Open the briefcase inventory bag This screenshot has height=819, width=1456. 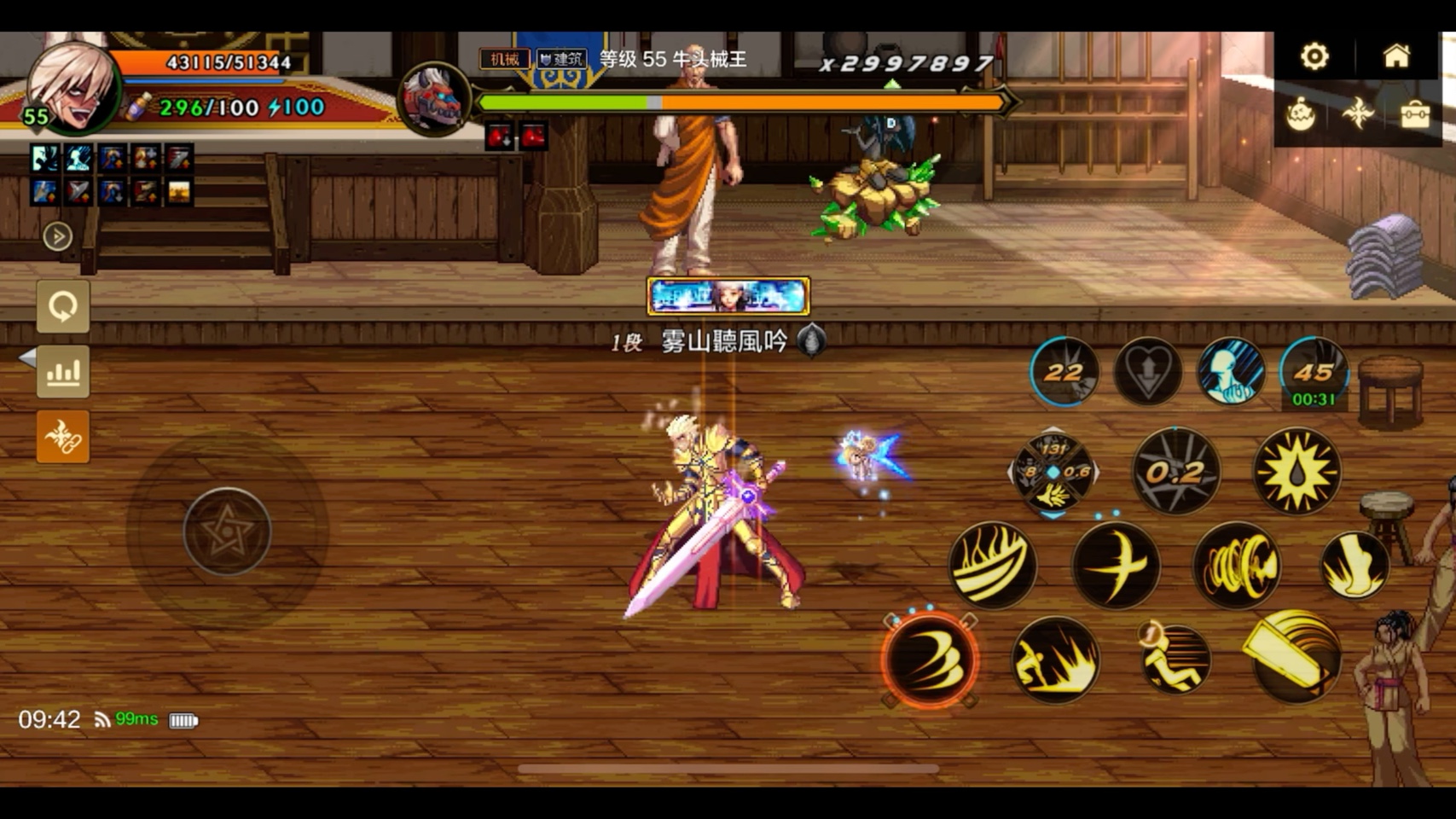coord(1414,115)
